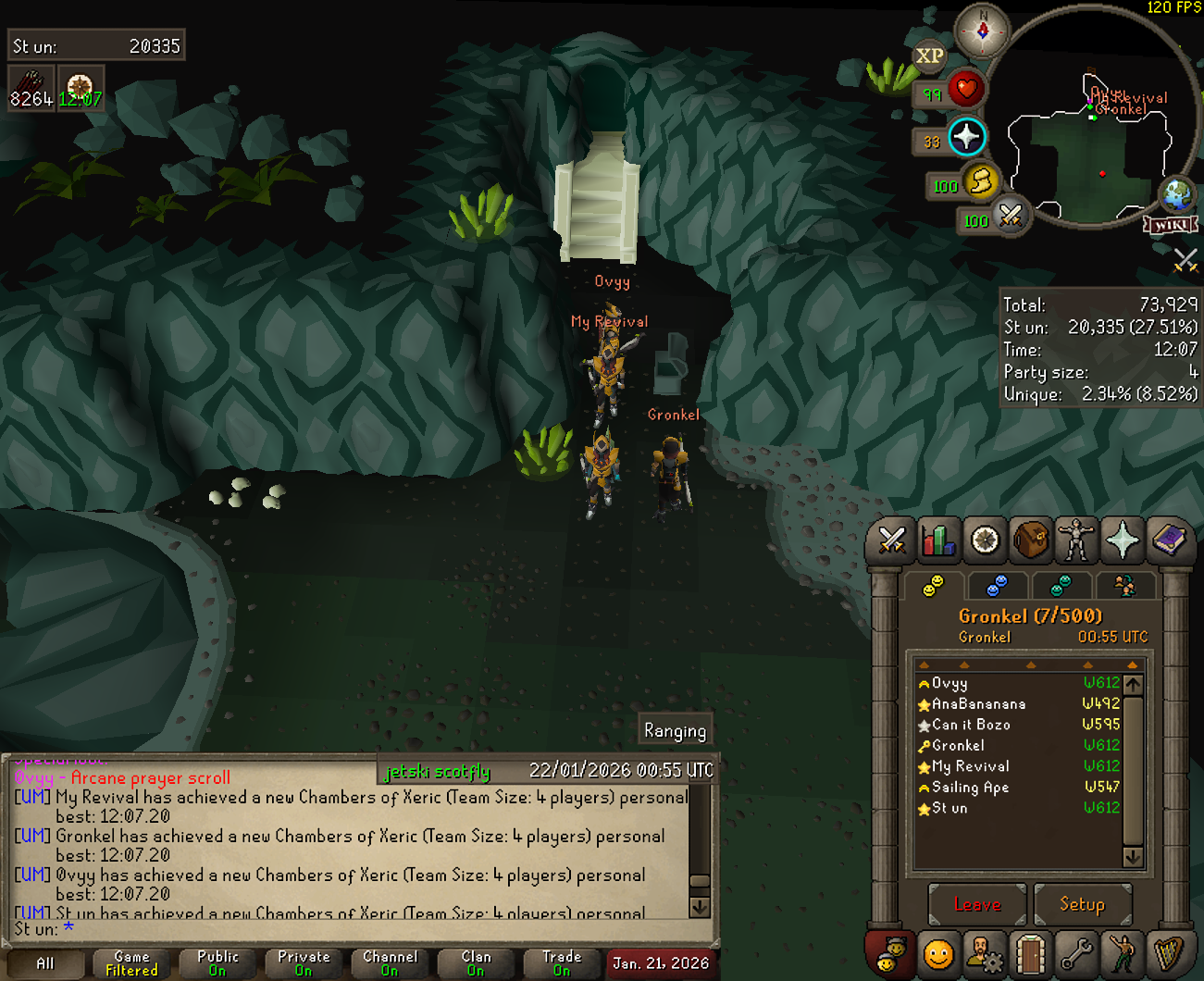1204x981 pixels.
Task: Select player My Revival in channel list
Action: [x=970, y=766]
